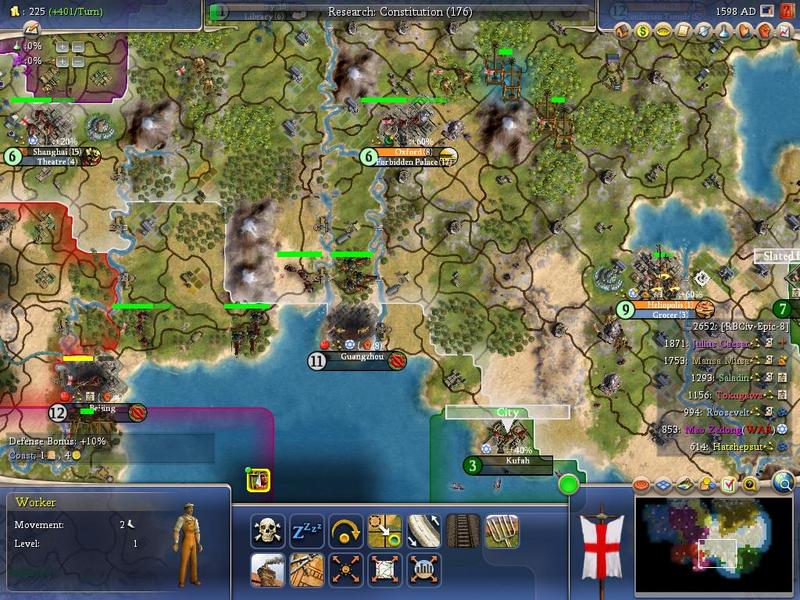This screenshot has width=800, height=600.
Task: Open the financial advisor dollar icon
Action: 643,31
